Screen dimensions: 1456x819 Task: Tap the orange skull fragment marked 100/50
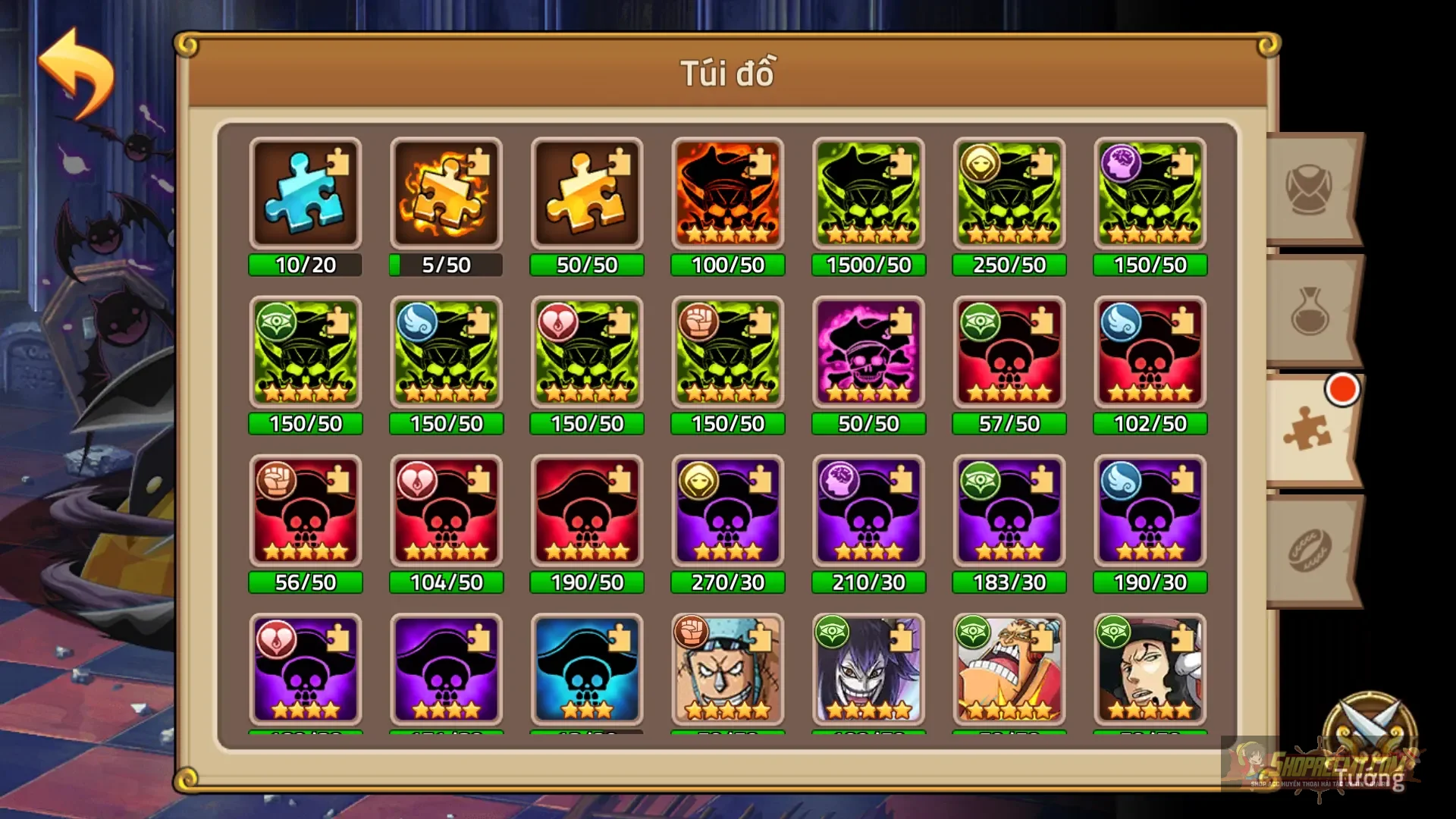coord(727,193)
